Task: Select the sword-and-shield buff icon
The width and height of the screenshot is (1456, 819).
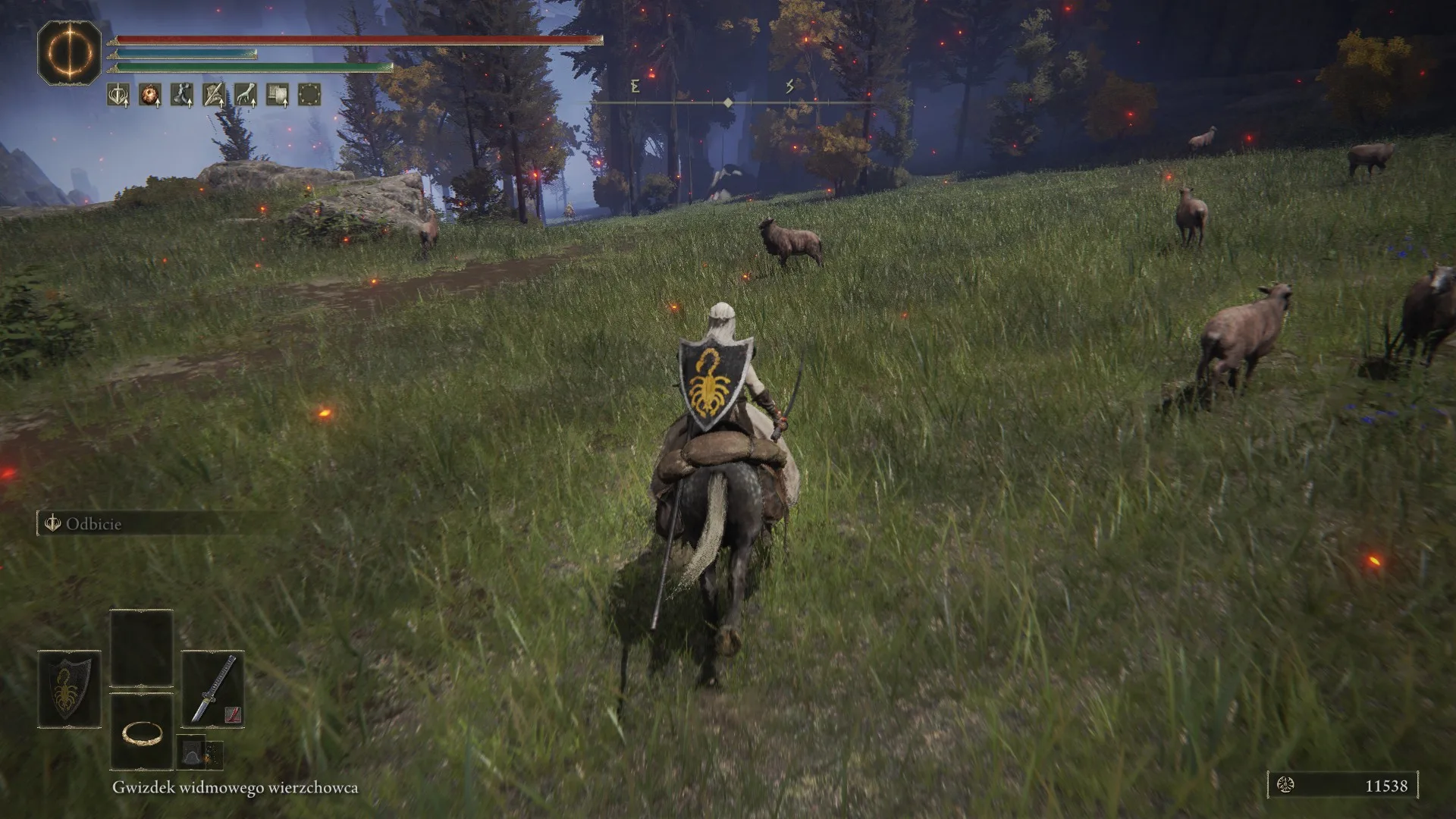Action: tap(118, 95)
